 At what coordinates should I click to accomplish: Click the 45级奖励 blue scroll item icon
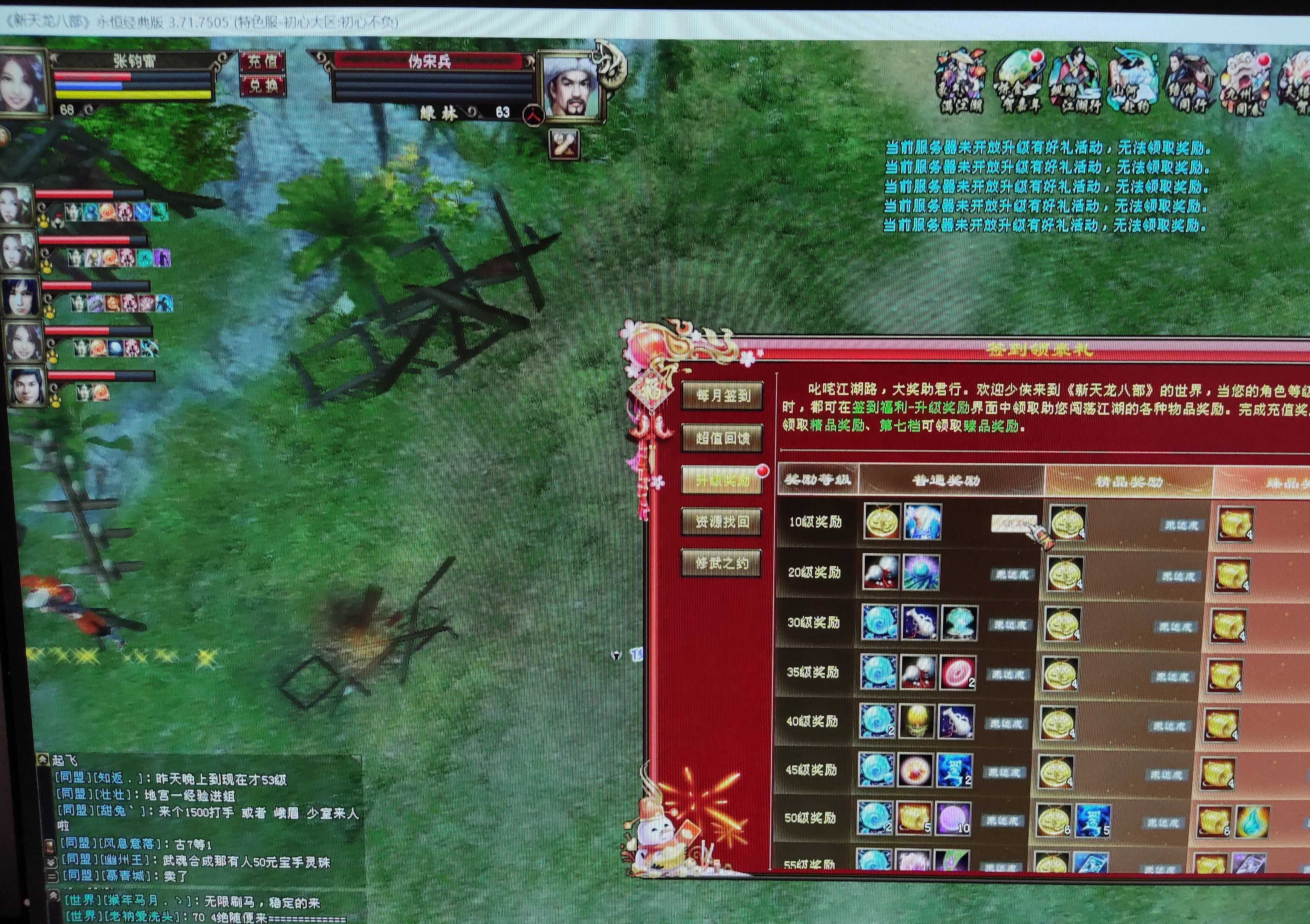coord(954,771)
